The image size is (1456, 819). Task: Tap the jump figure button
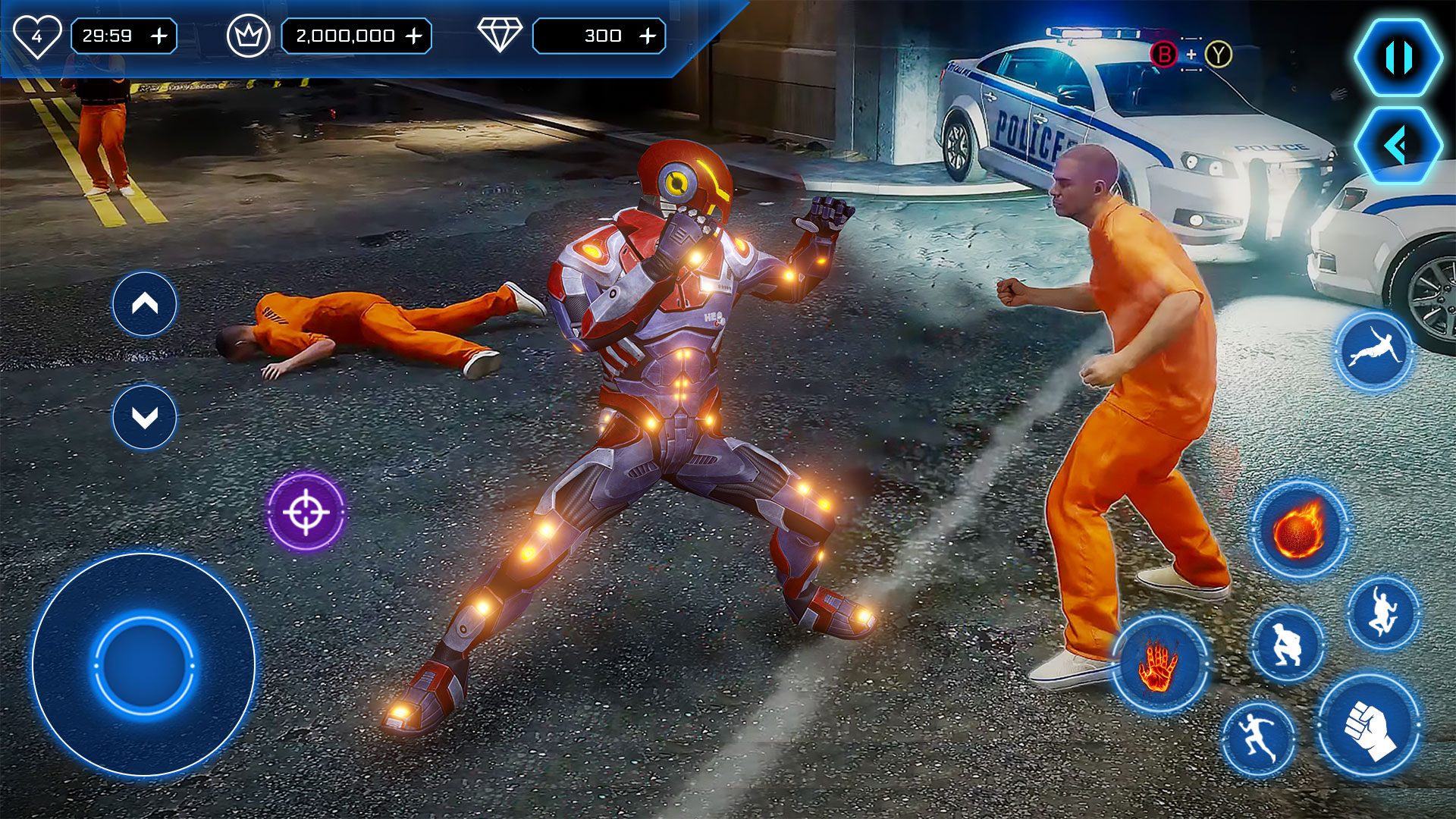1382,613
